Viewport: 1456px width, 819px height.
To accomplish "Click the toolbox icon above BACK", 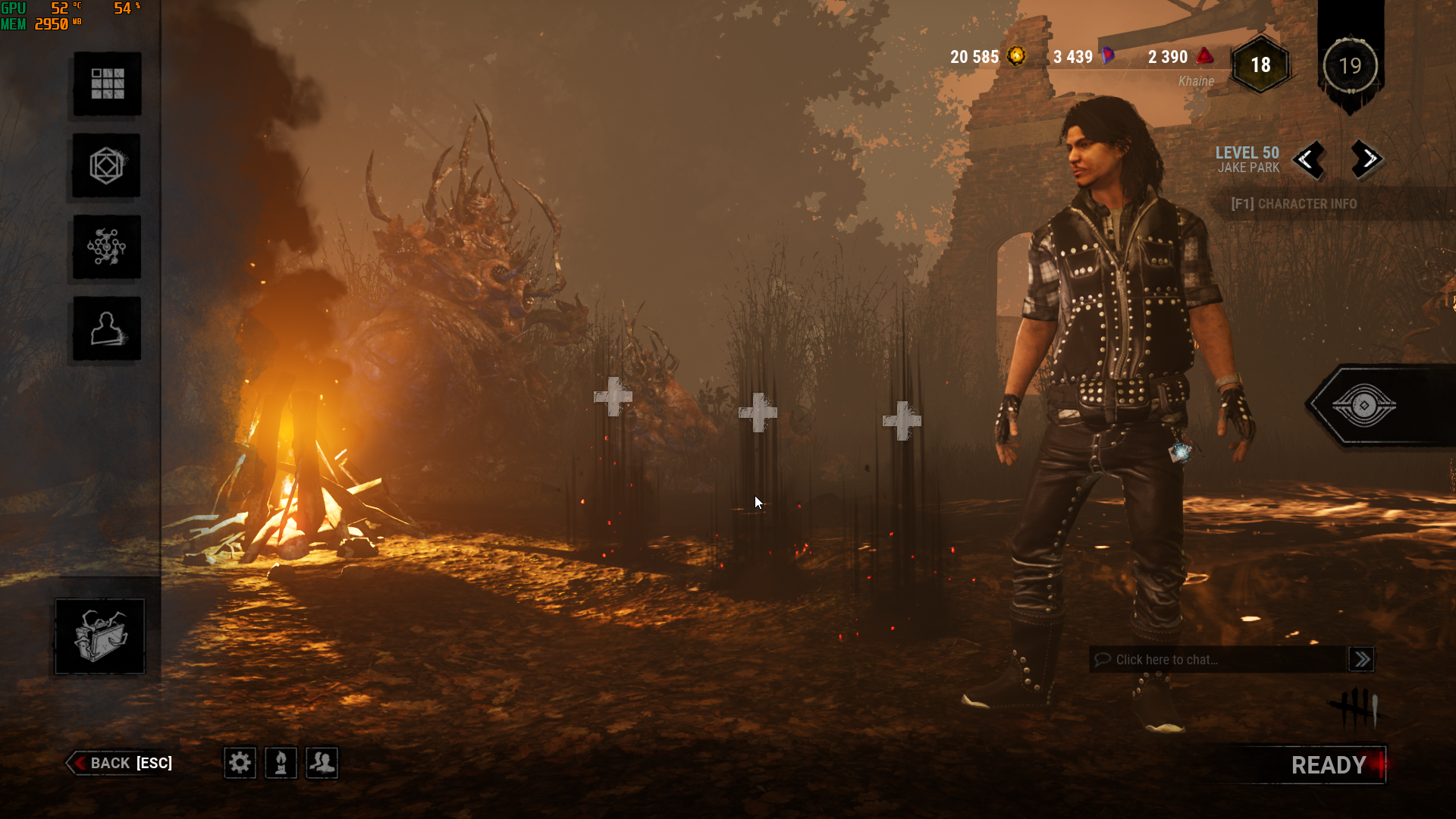I will (99, 636).
